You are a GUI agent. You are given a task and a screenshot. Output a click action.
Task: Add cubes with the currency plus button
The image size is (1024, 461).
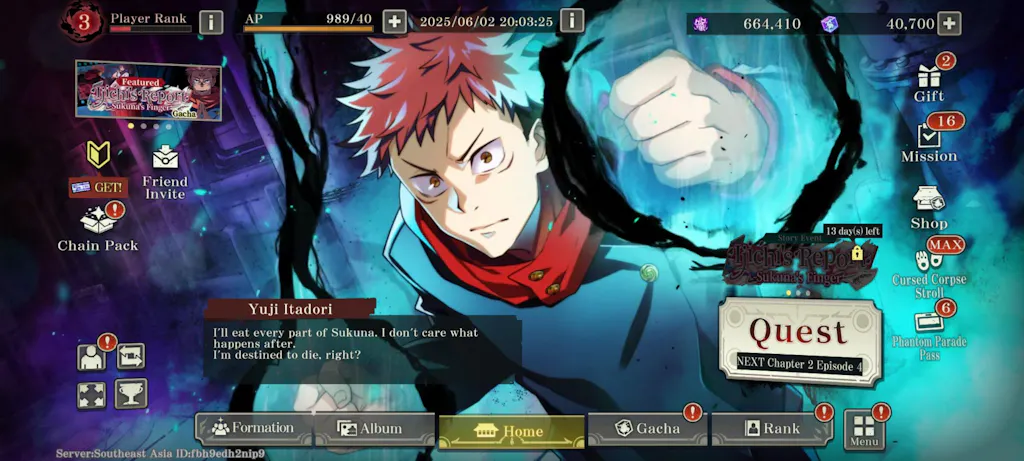point(948,23)
